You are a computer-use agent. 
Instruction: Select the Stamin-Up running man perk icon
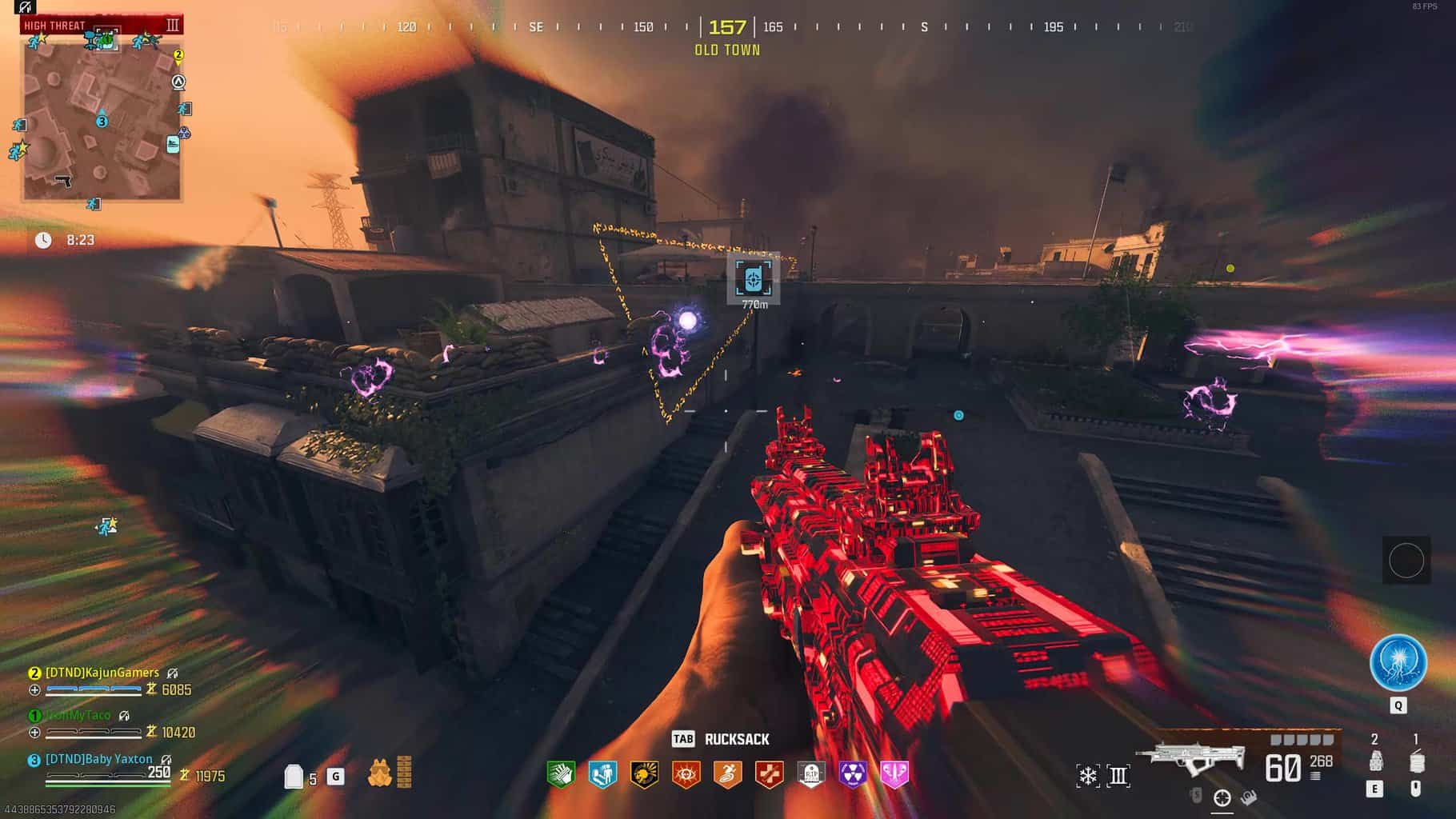(x=727, y=773)
